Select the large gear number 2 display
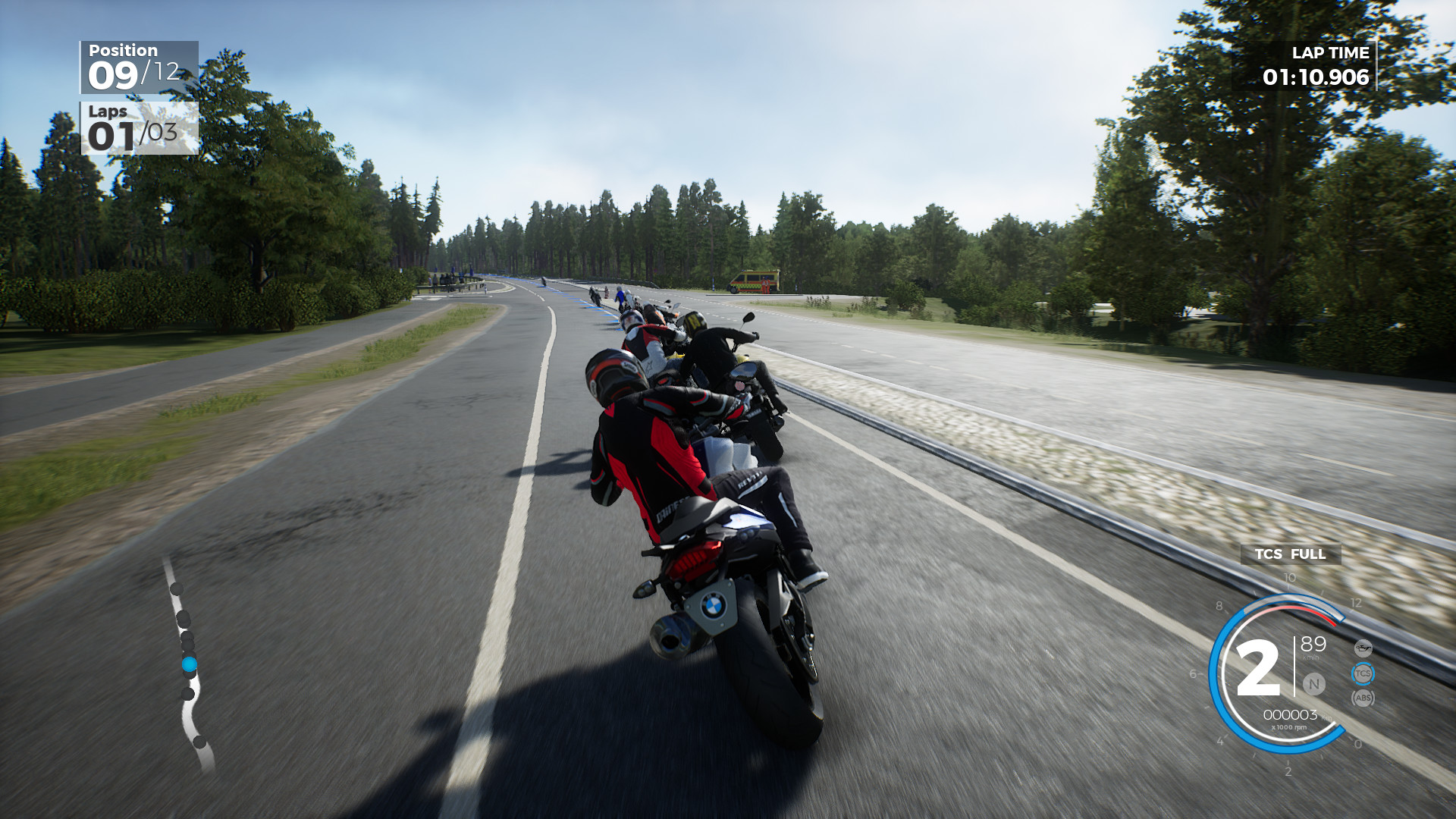The image size is (1456, 819). tap(1259, 667)
